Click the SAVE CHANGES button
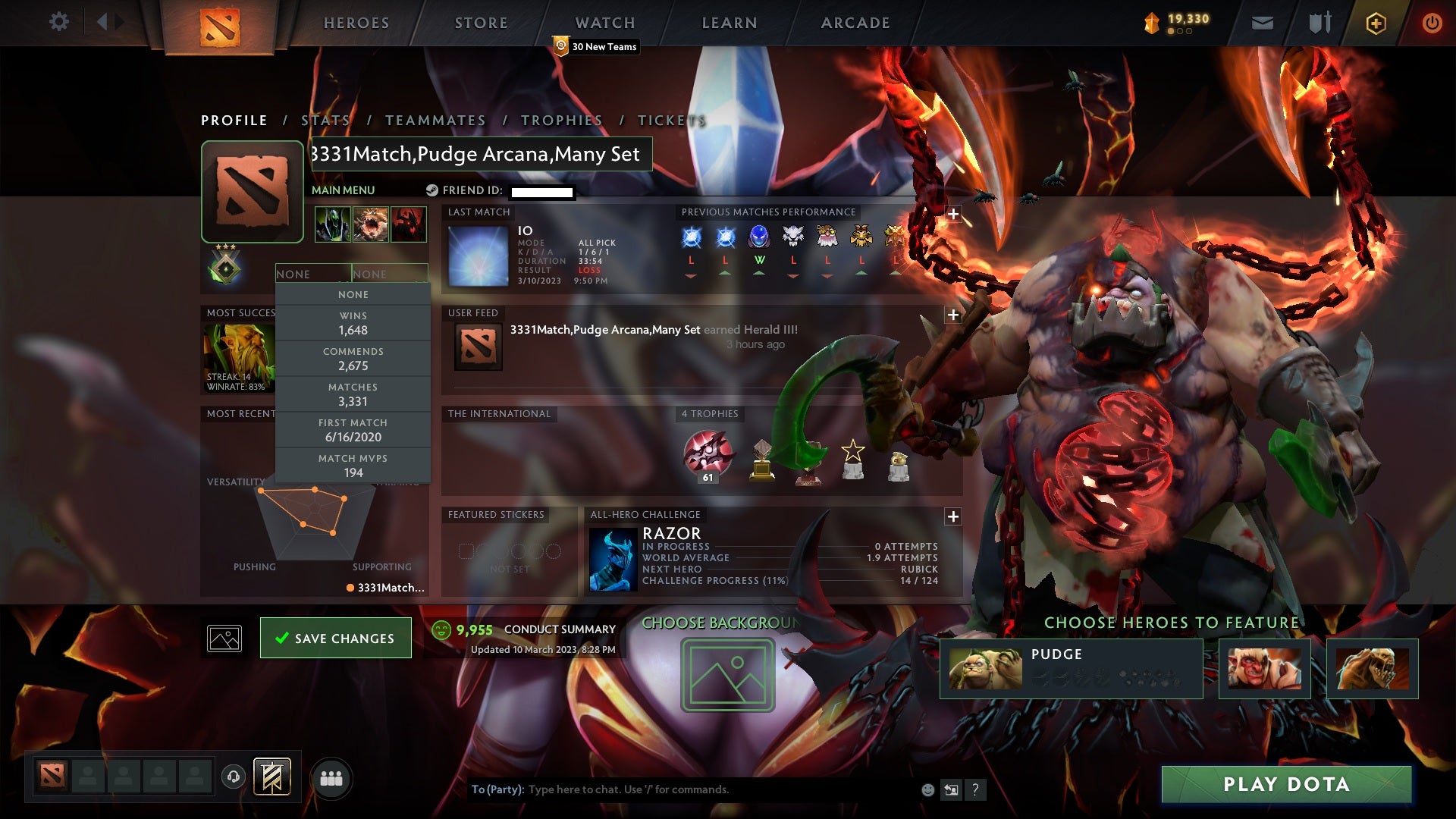This screenshot has height=819, width=1456. point(336,638)
